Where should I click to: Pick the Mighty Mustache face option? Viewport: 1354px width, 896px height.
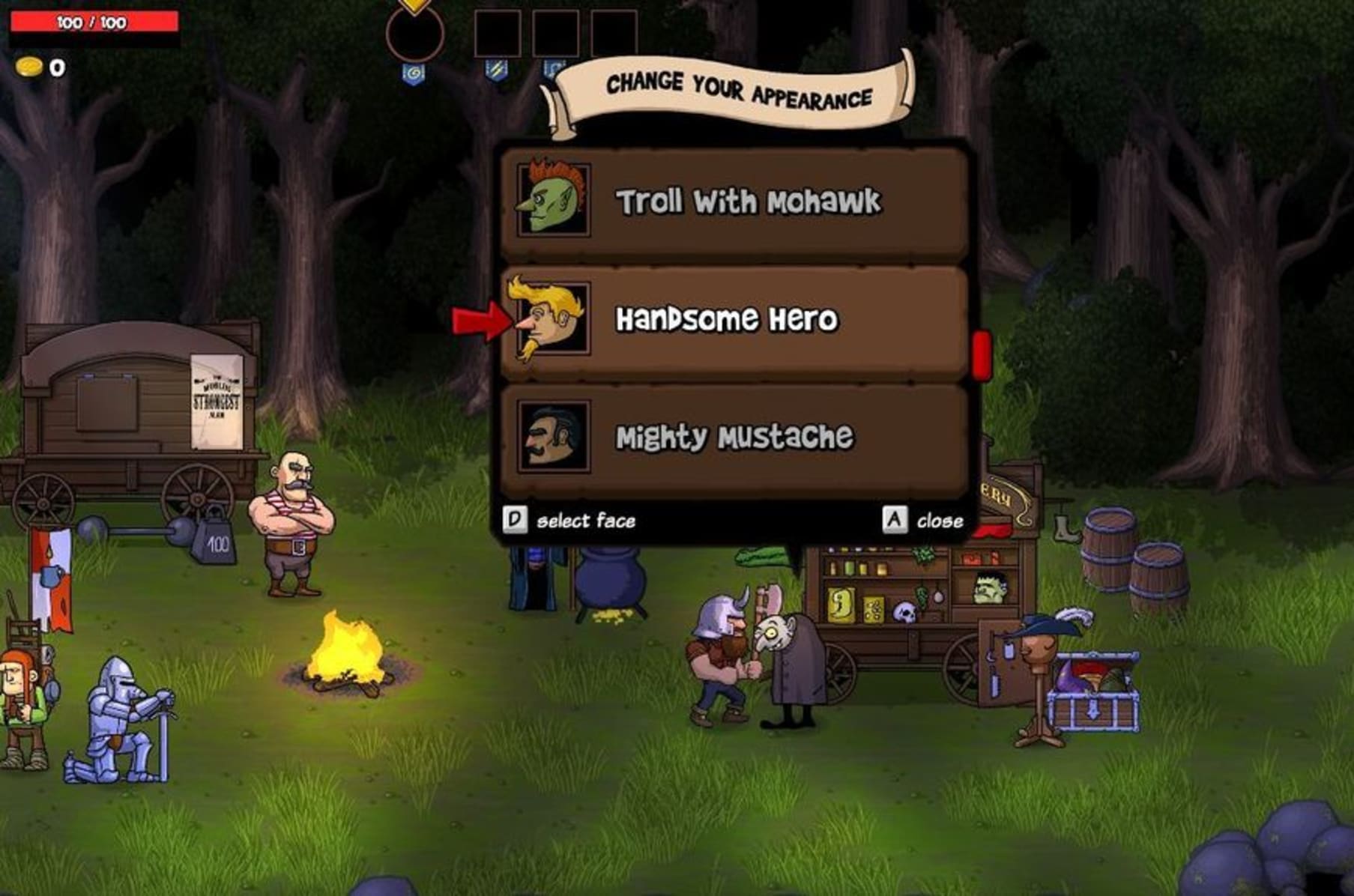click(x=734, y=438)
